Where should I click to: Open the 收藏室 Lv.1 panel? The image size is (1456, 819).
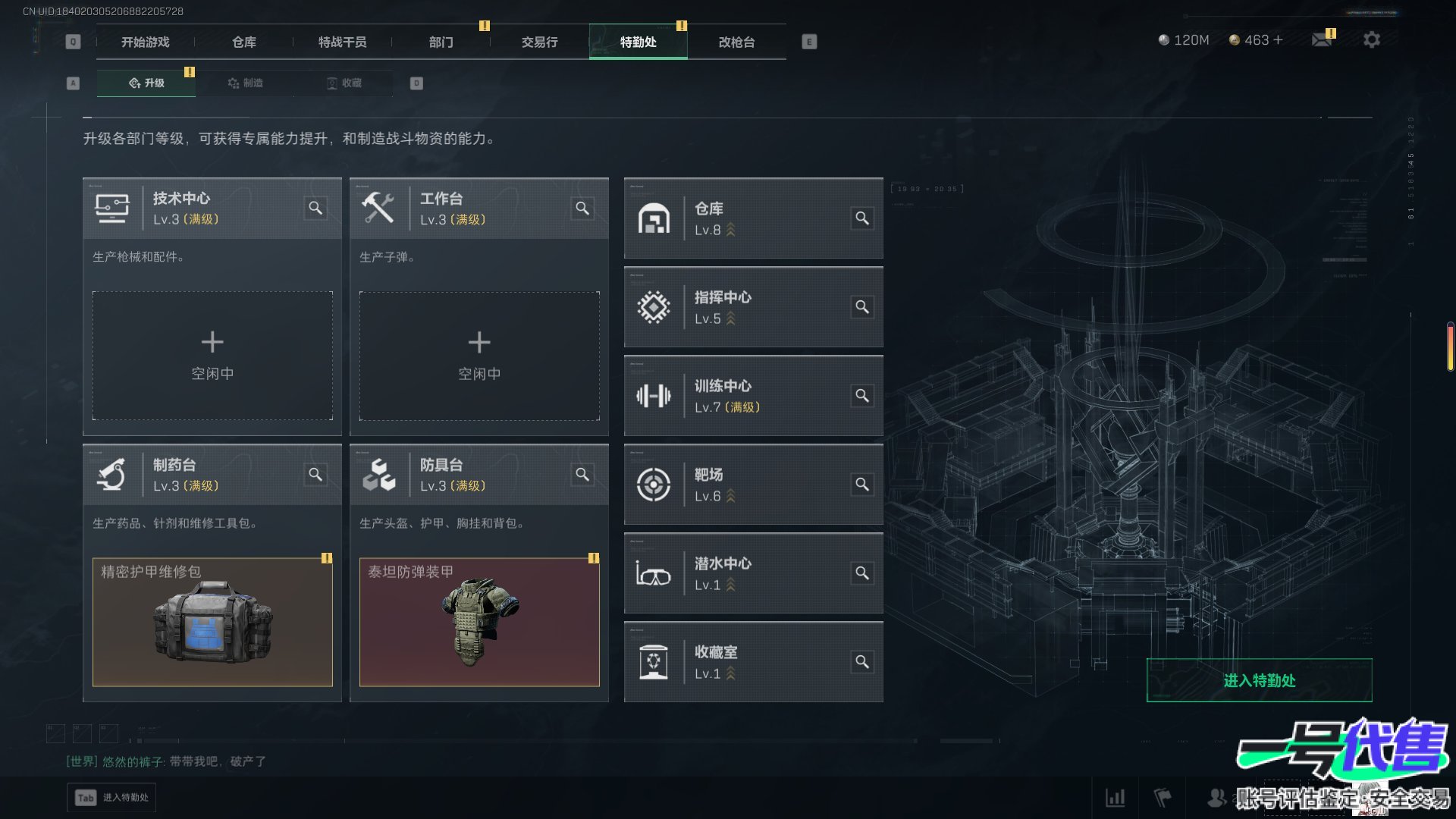pos(752,662)
